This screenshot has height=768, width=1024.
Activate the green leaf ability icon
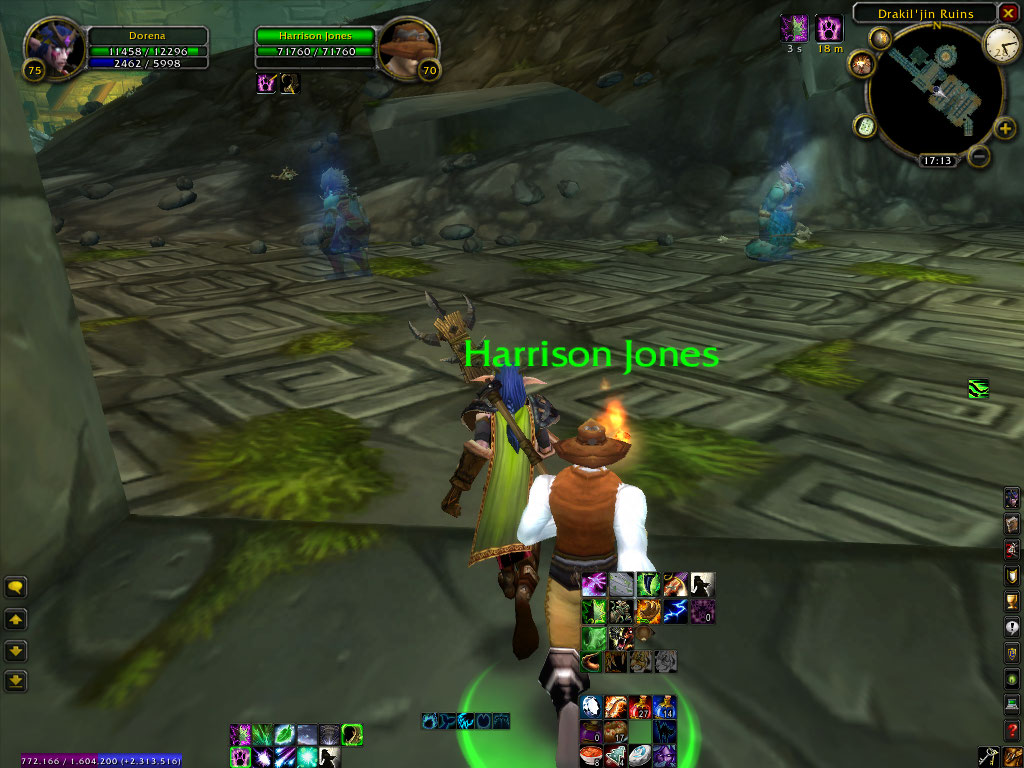285,735
